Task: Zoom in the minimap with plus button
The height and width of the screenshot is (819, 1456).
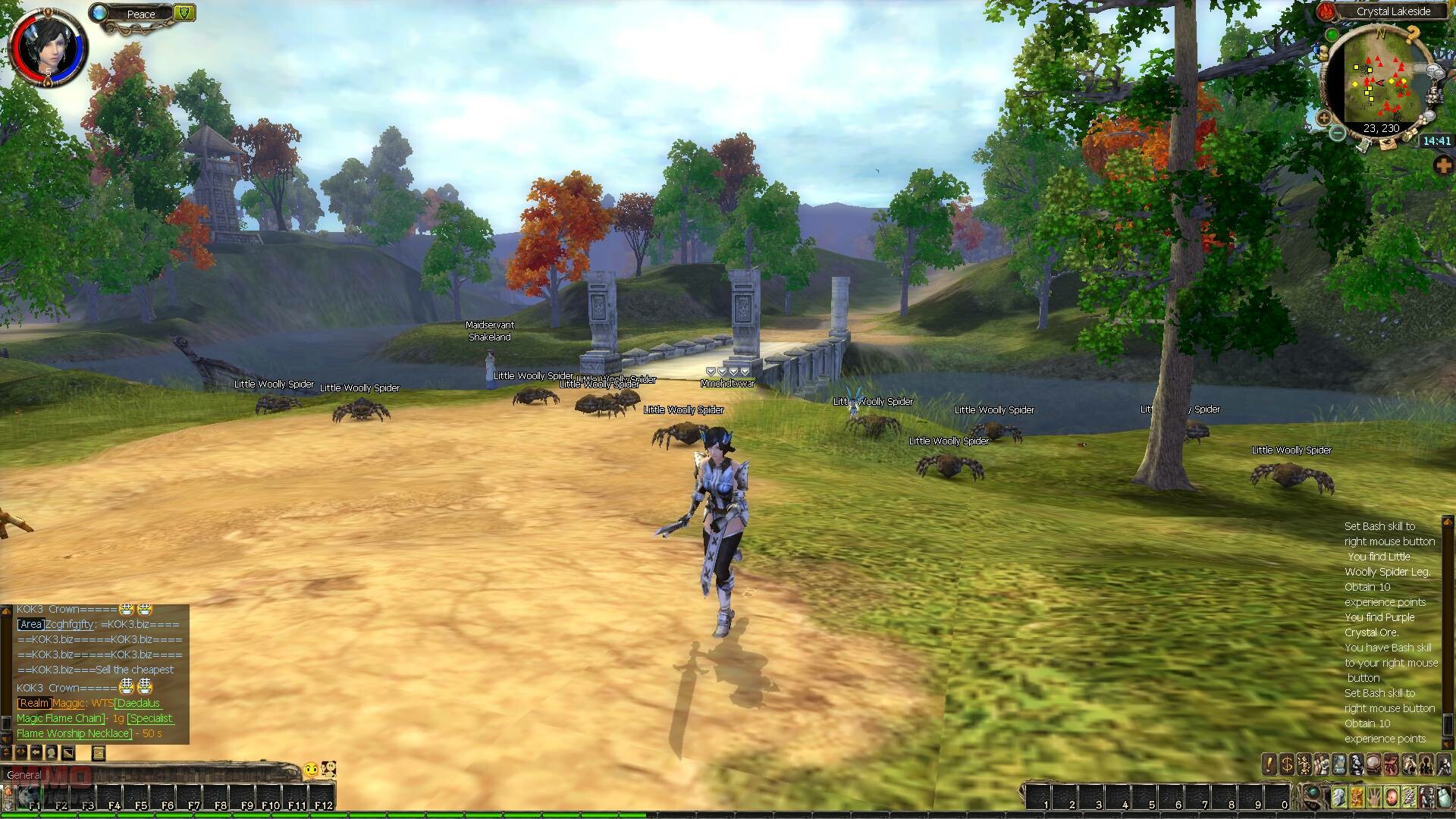Action: pyautogui.click(x=1324, y=118)
